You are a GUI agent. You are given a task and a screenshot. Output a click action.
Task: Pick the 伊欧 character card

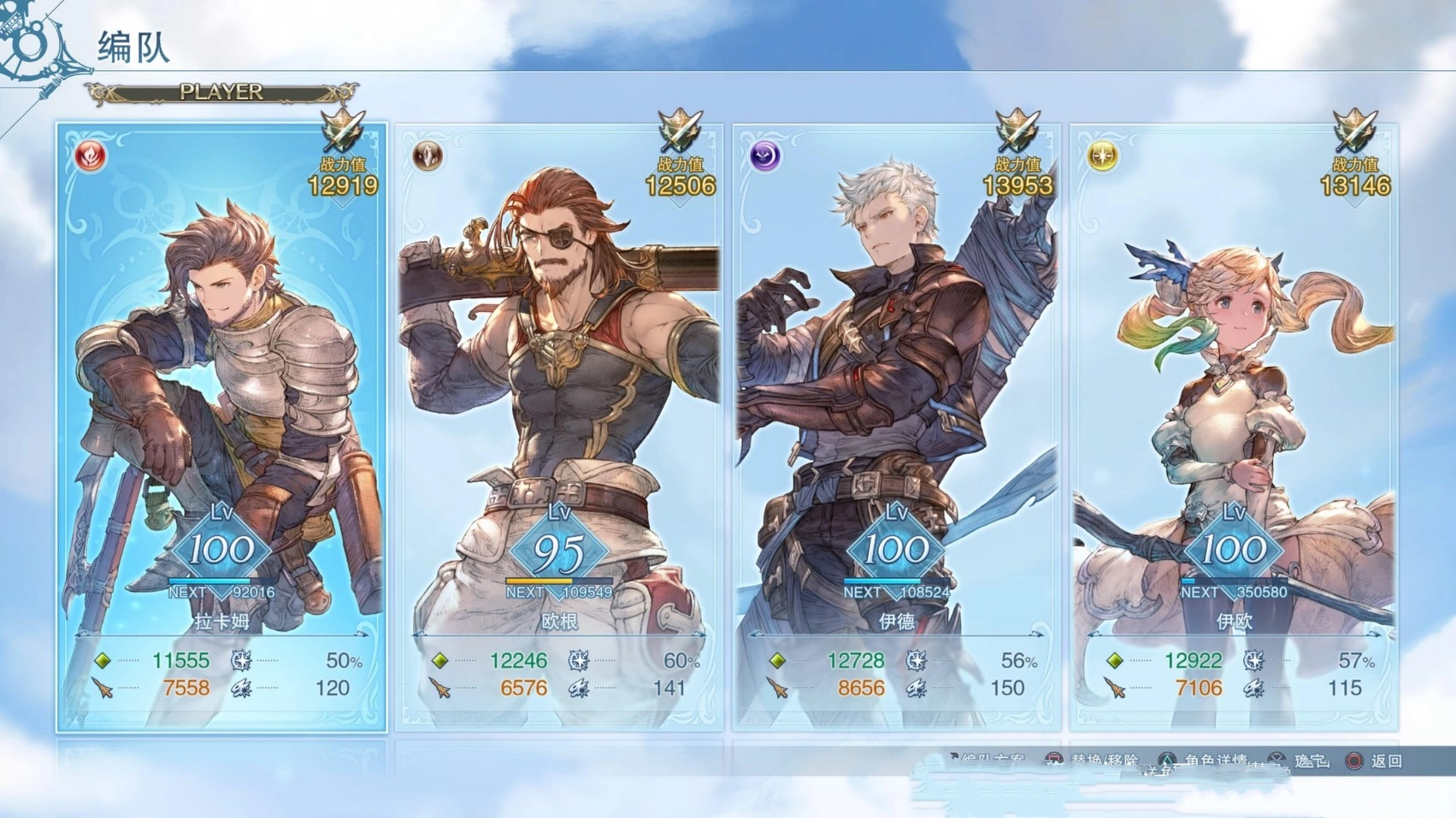pyautogui.click(x=1234, y=427)
